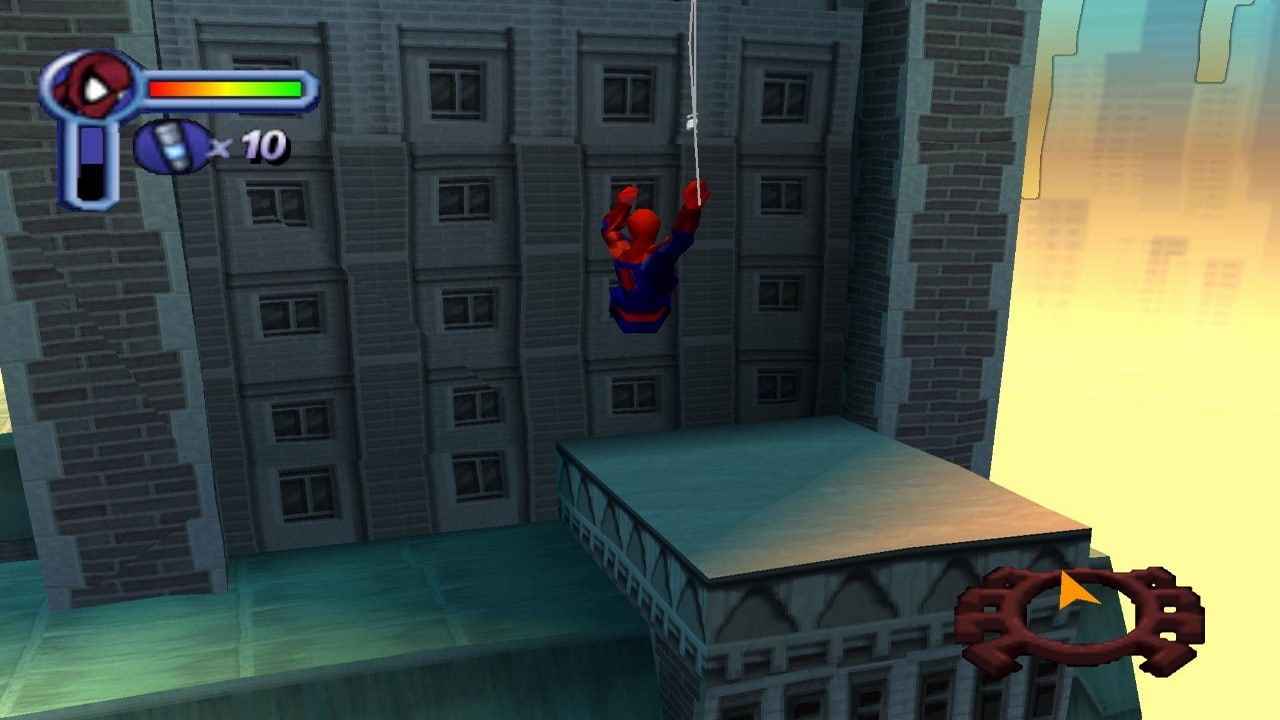Viewport: 1280px width, 720px height.
Task: Click the red end of the health gradient bar
Action: pyautogui.click(x=160, y=88)
